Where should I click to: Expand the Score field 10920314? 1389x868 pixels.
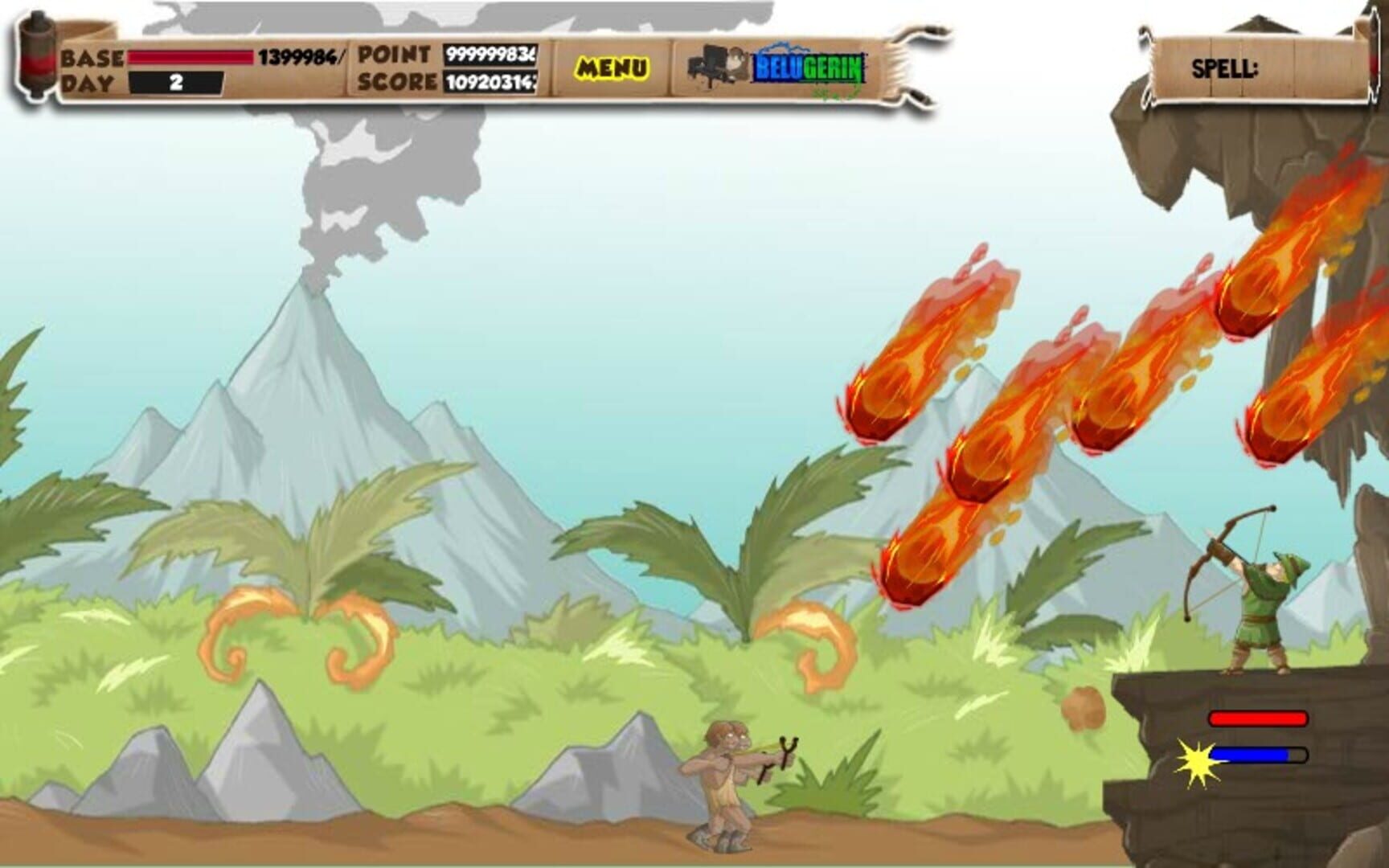tap(489, 80)
